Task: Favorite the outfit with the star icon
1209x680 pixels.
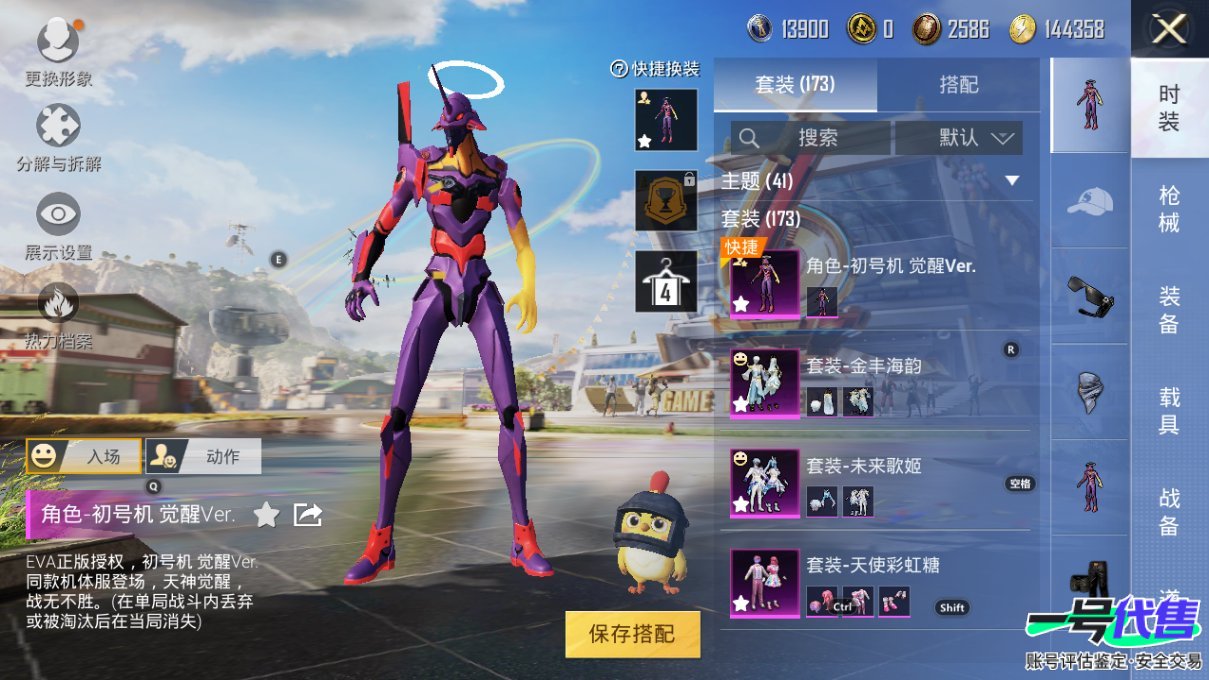Action: [266, 515]
